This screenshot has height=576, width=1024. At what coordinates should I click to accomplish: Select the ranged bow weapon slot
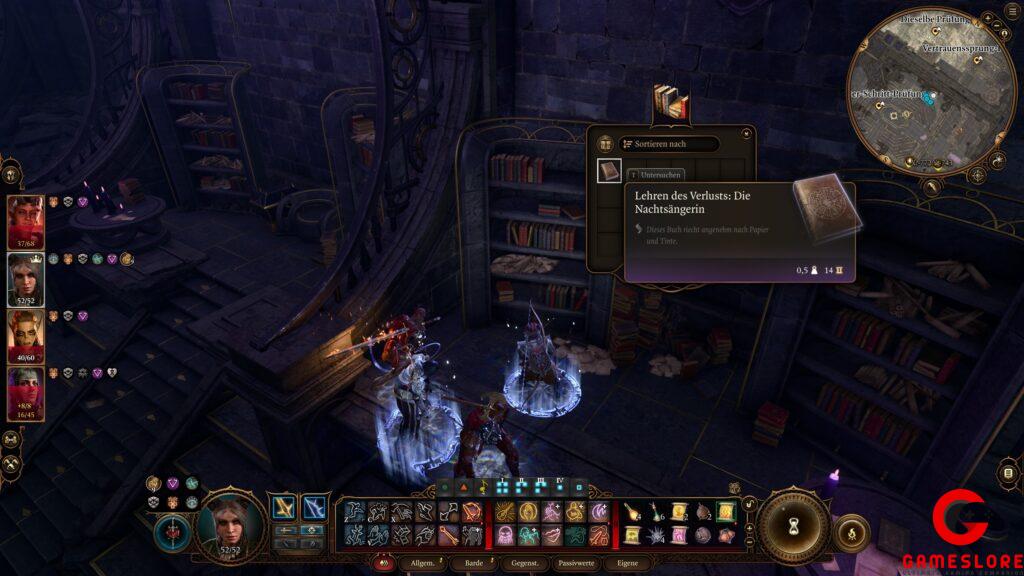point(314,508)
